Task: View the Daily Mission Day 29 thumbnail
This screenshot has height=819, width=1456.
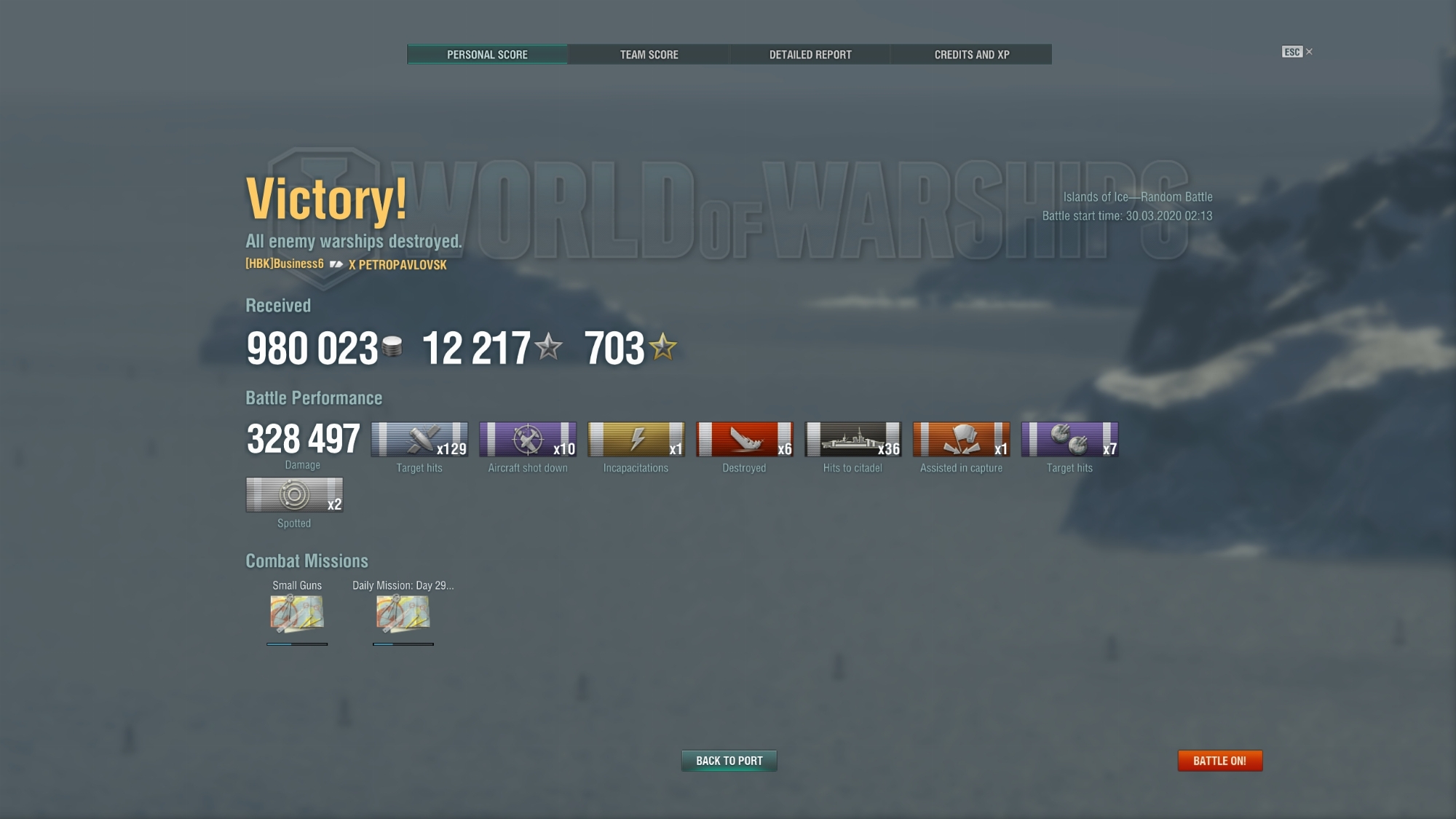Action: coord(403,613)
